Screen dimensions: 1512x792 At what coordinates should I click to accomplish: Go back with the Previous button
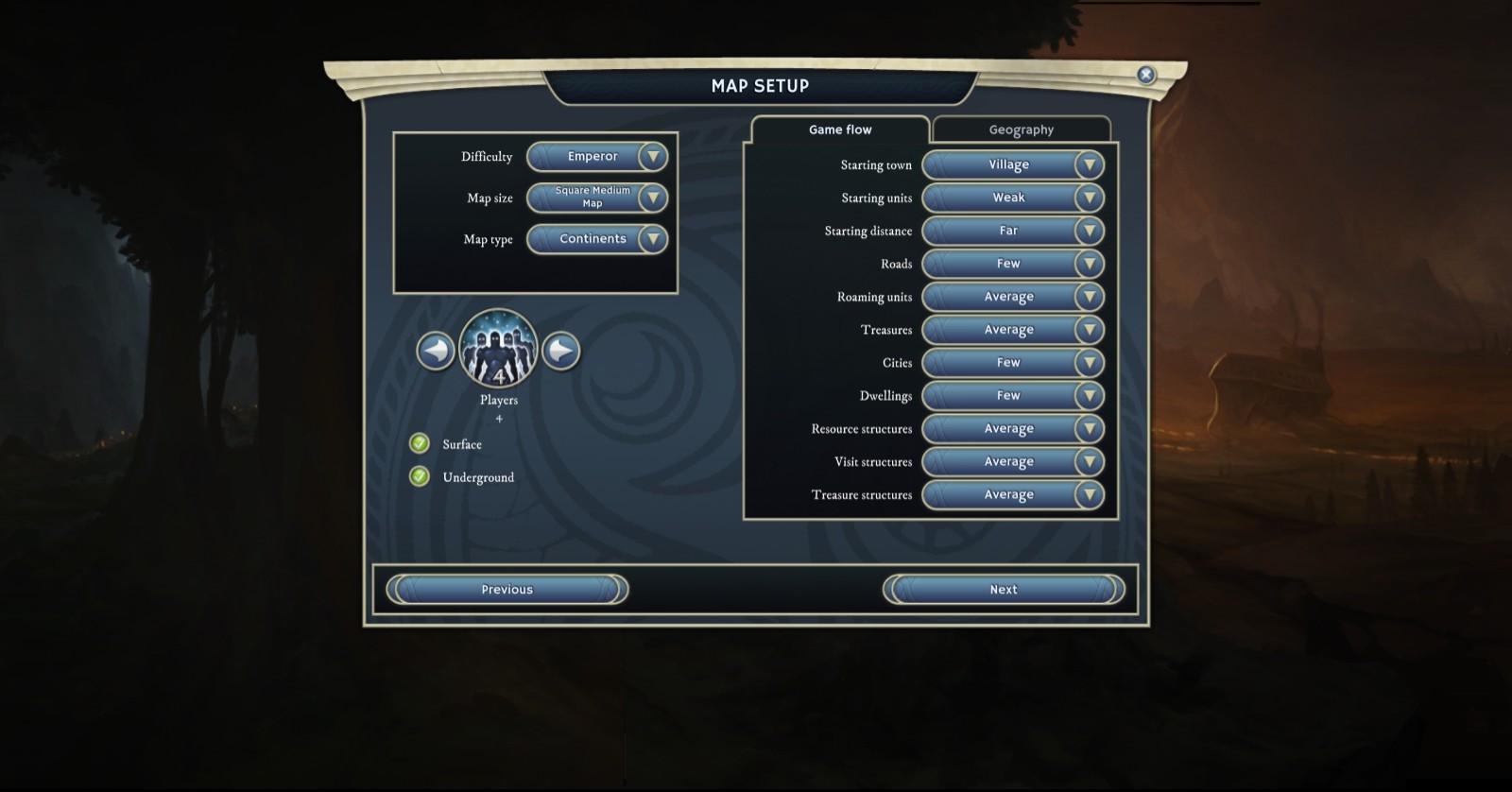point(507,590)
